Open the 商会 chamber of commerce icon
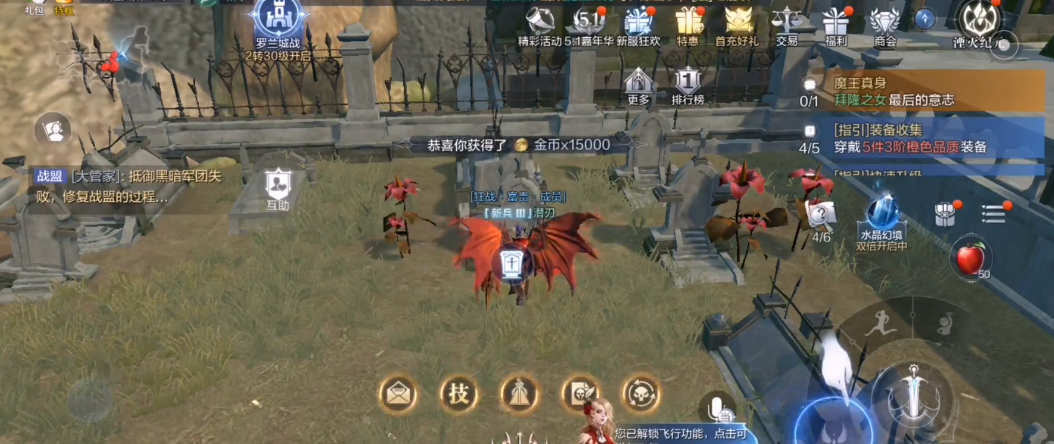Viewport: 1054px width, 444px height. click(x=884, y=22)
